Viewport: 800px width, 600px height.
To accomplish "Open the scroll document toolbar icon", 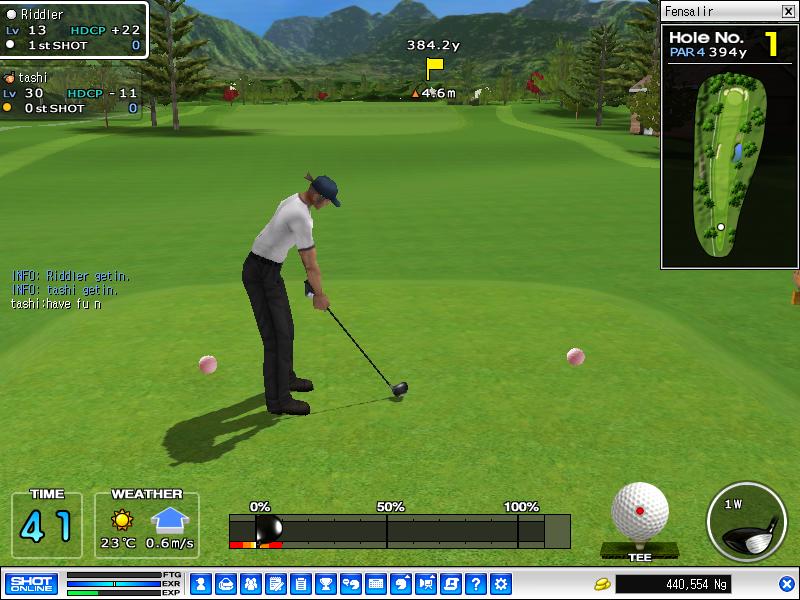I will pos(451,584).
